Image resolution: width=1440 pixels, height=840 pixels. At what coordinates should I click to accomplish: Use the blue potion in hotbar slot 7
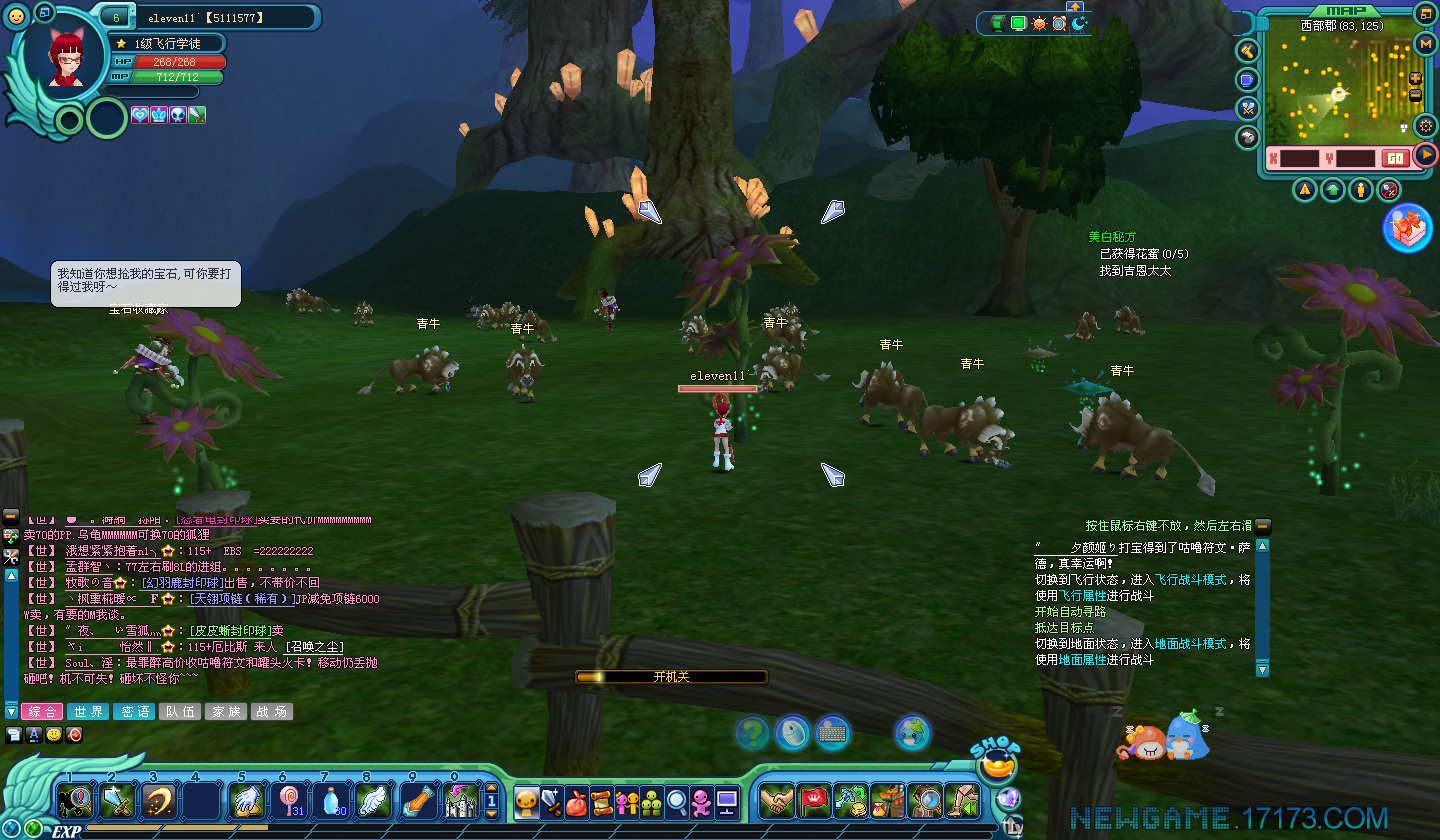330,800
